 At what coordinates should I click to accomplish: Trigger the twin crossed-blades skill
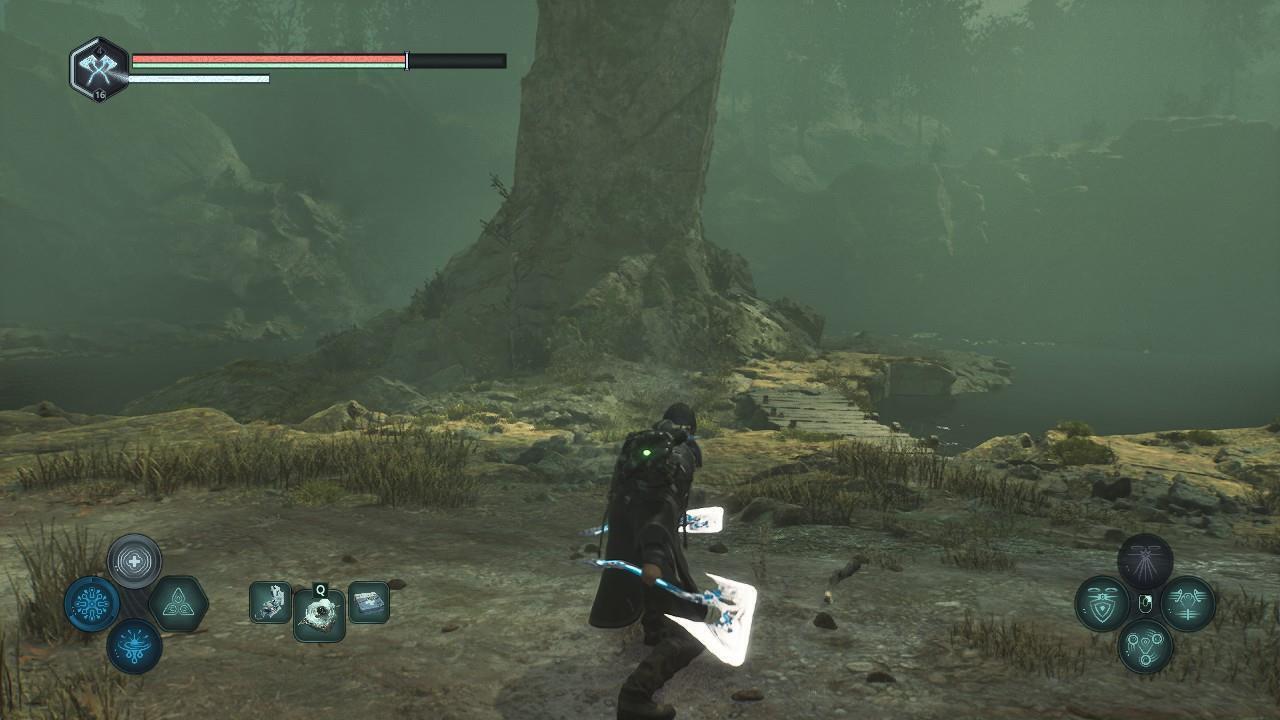pos(1188,604)
